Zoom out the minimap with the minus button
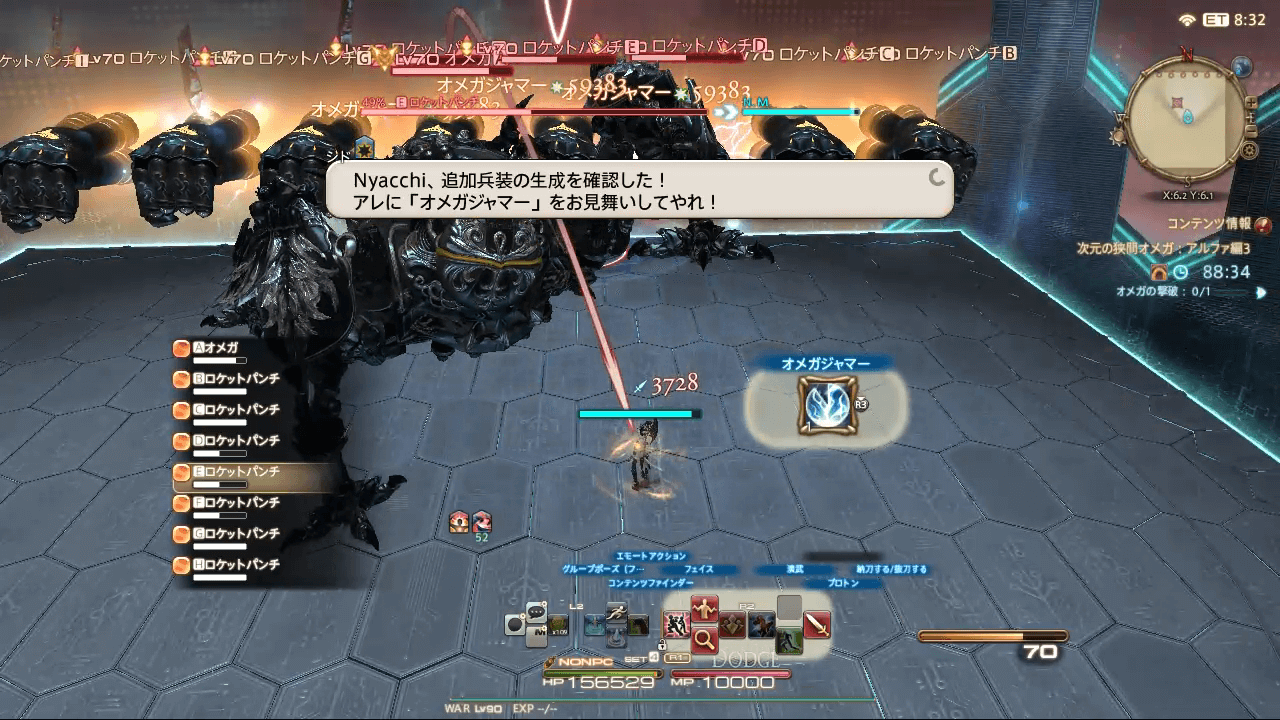1280x720 pixels. tap(1251, 130)
